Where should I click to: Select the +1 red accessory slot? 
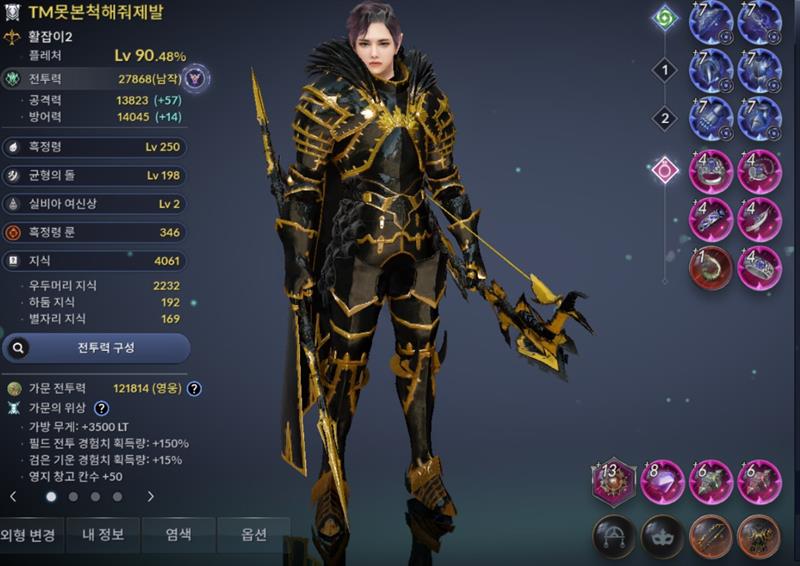point(710,268)
